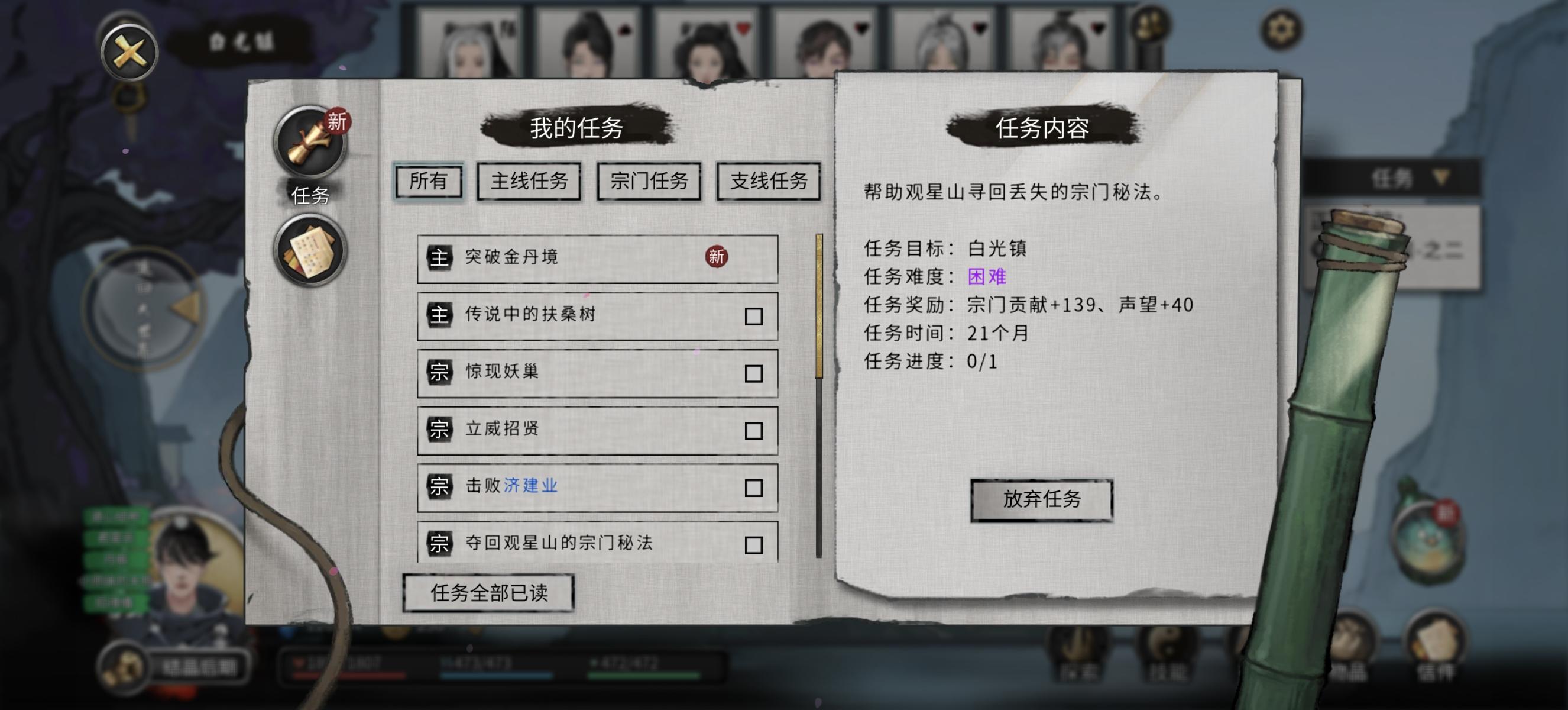The image size is (1568, 710).
Task: Select the 宗门任务 tab
Action: [649, 181]
